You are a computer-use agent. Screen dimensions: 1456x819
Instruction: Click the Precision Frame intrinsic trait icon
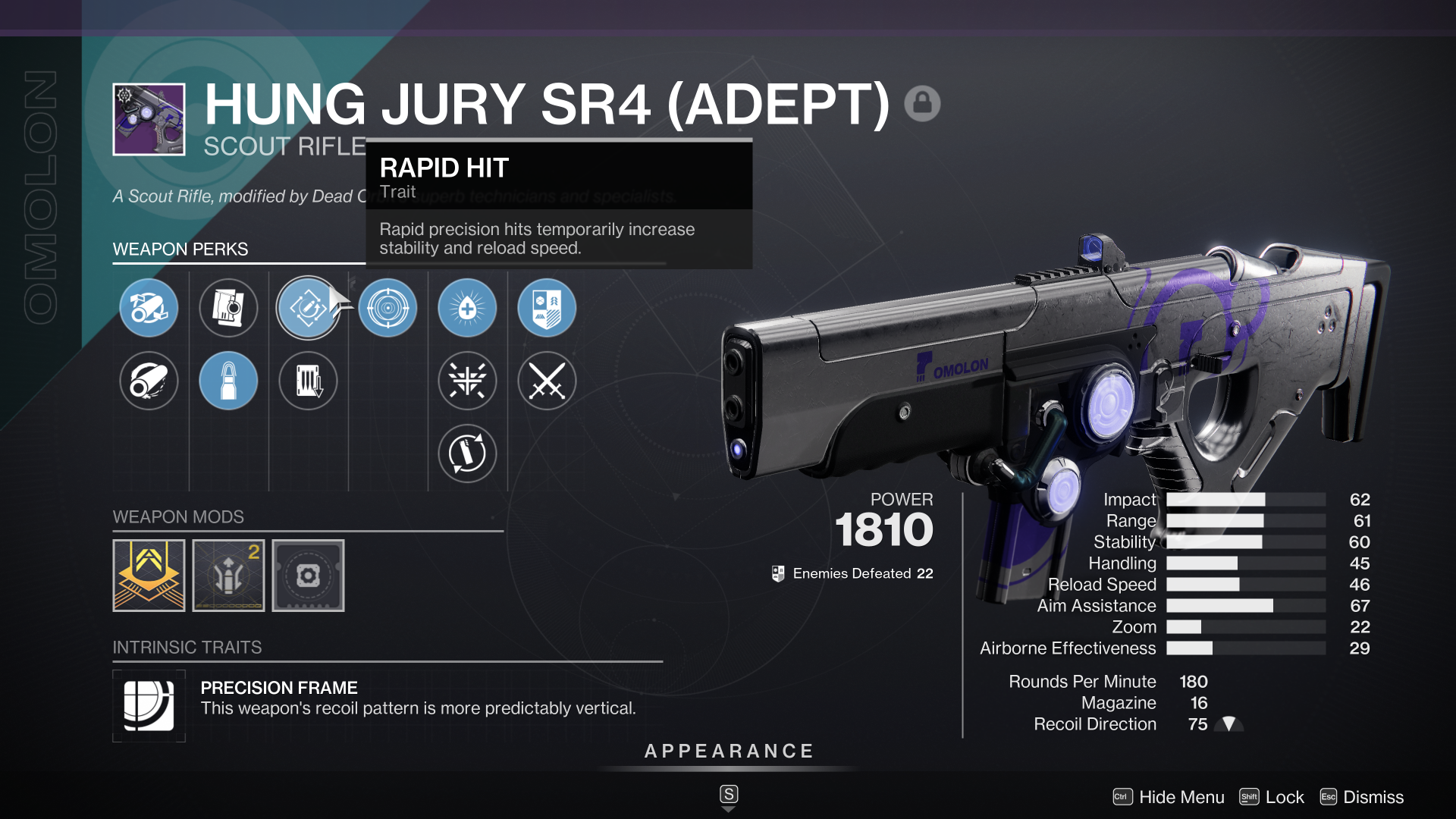pos(149,705)
